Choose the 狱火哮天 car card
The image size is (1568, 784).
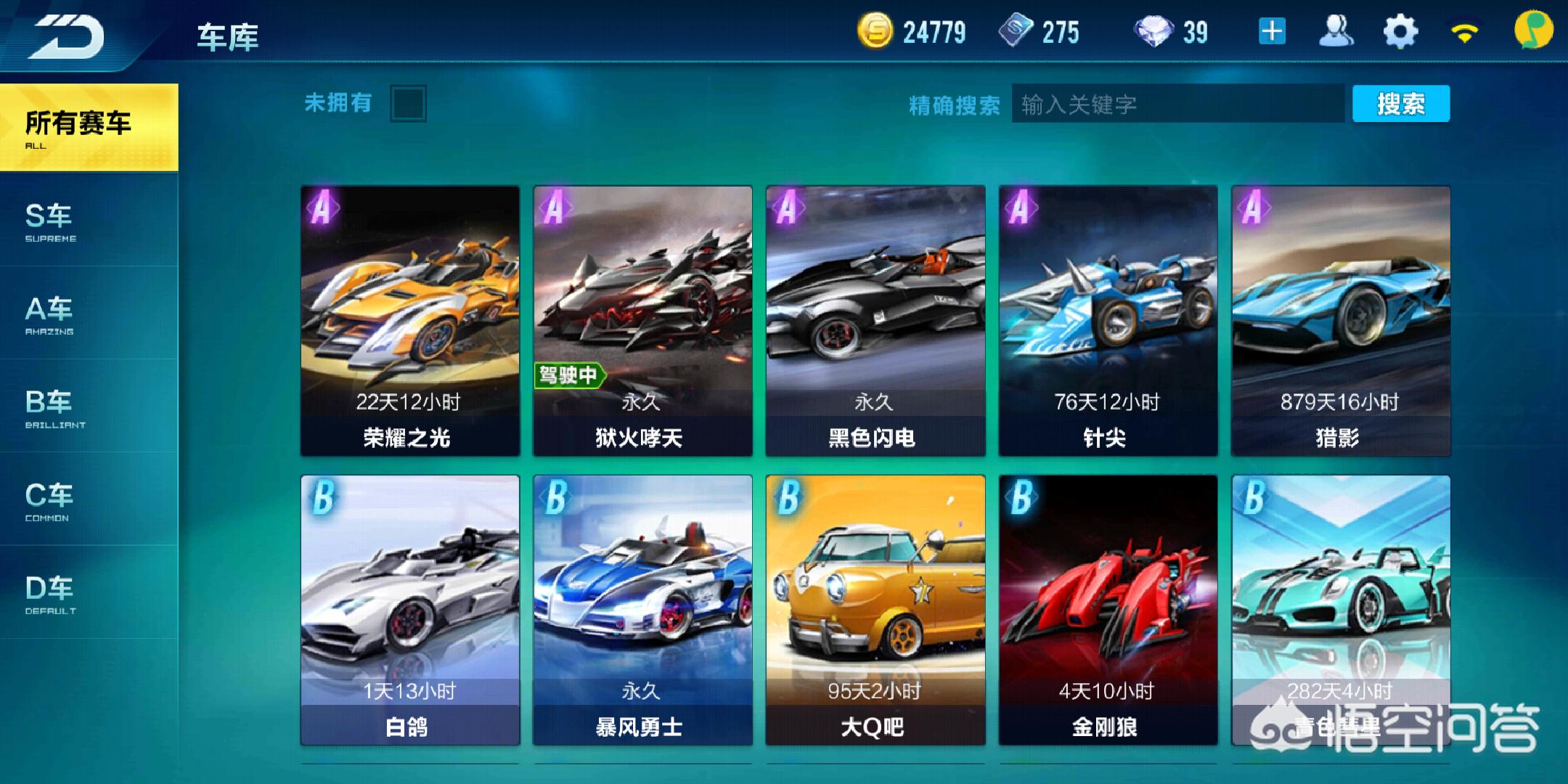642,321
